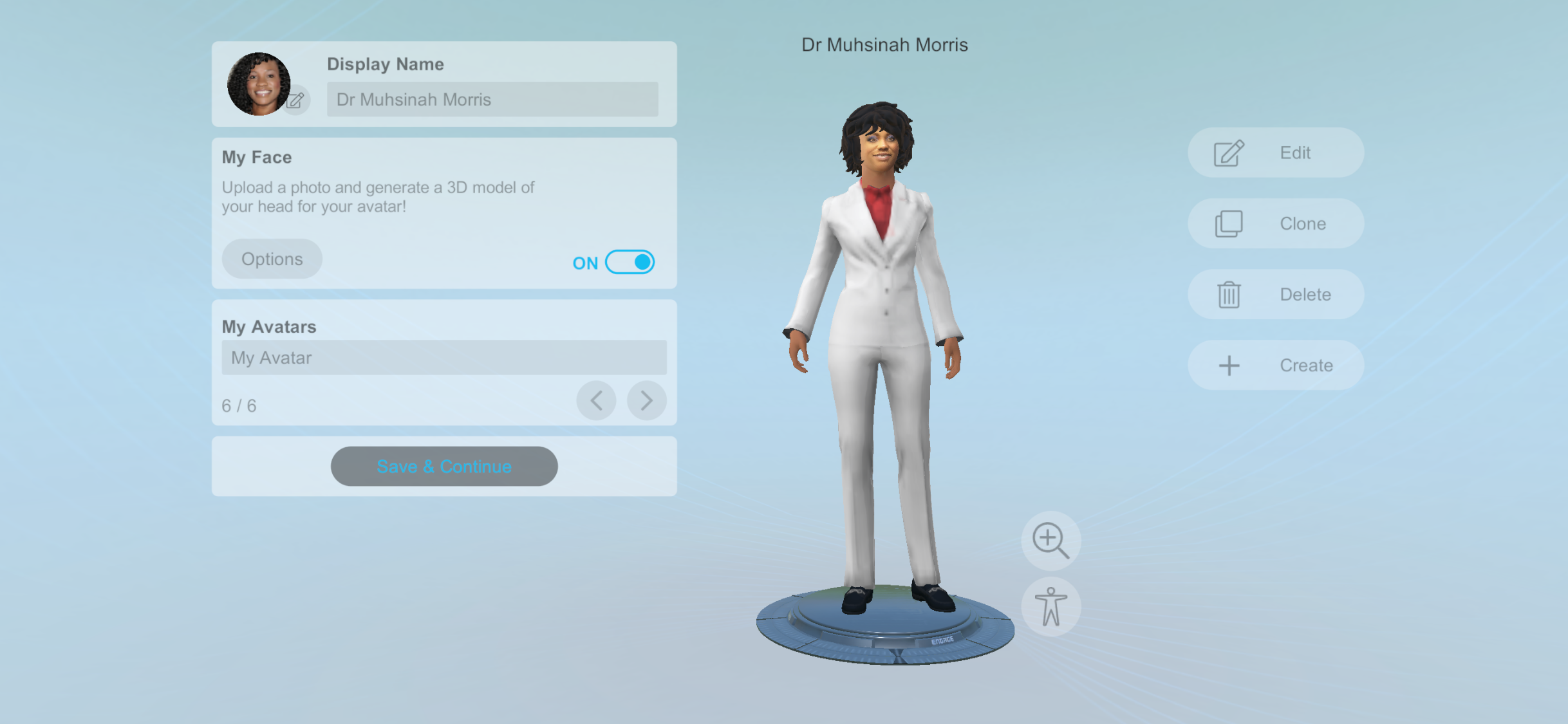Click the 6 / 6 avatar counter
Image resolution: width=1568 pixels, height=724 pixels.
(239, 405)
